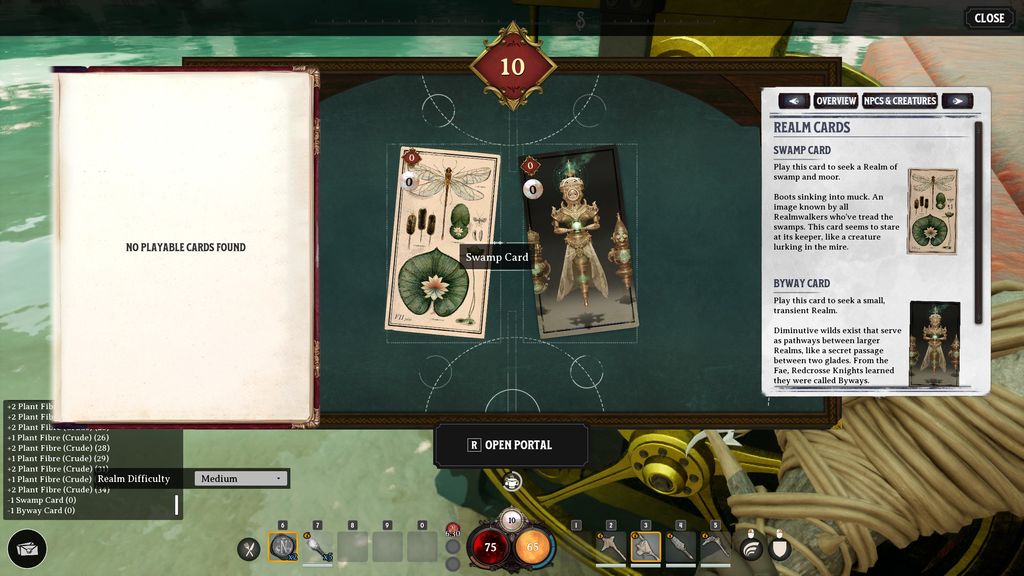The width and height of the screenshot is (1024, 576).
Task: Click the Swamp Card thumbnail in the guide
Action: point(932,211)
